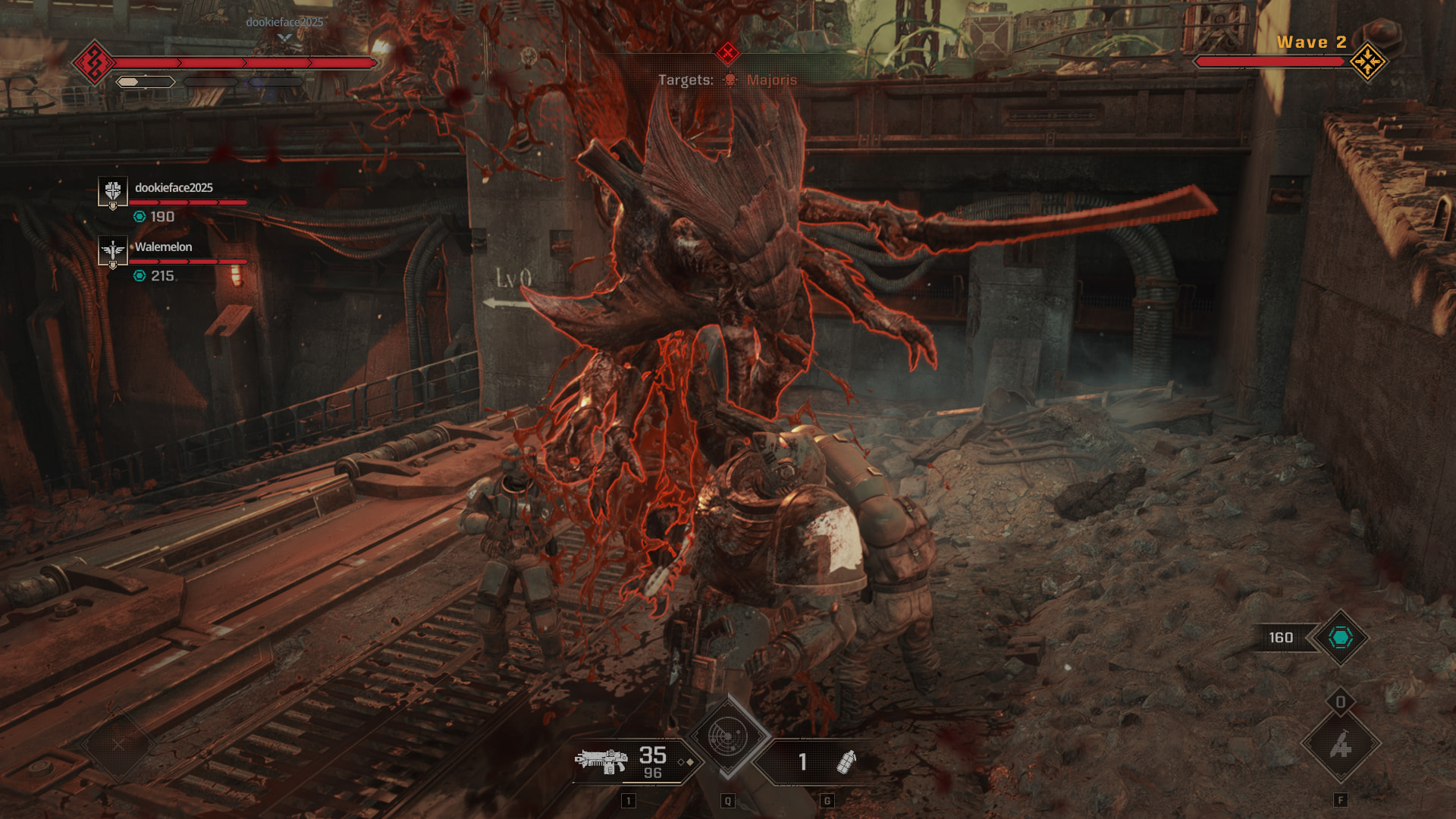The image size is (1456, 819).
Task: Click the Wave 2 golden emblem
Action: 1367,61
